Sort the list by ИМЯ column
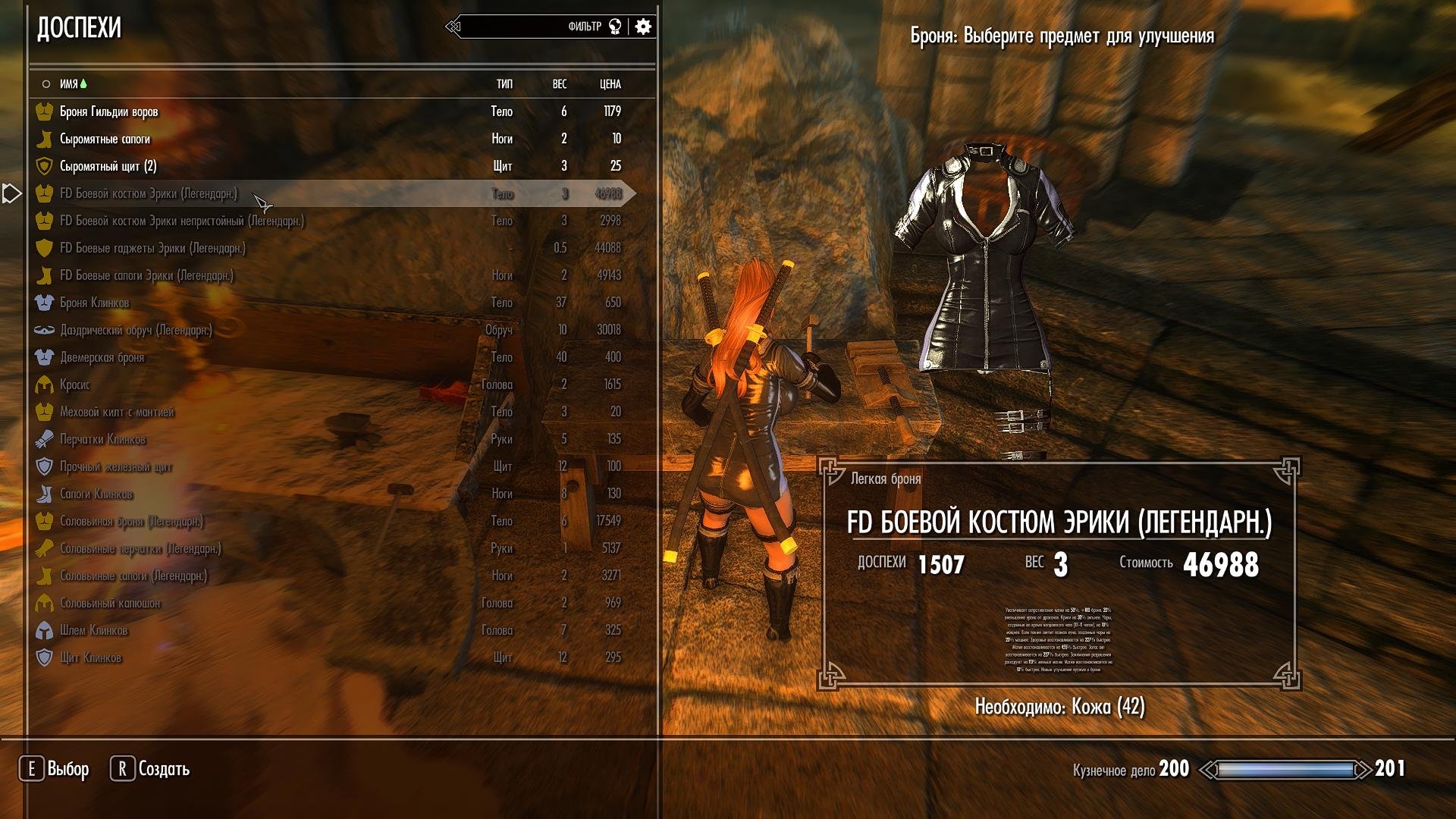1456x819 pixels. pyautogui.click(x=69, y=84)
